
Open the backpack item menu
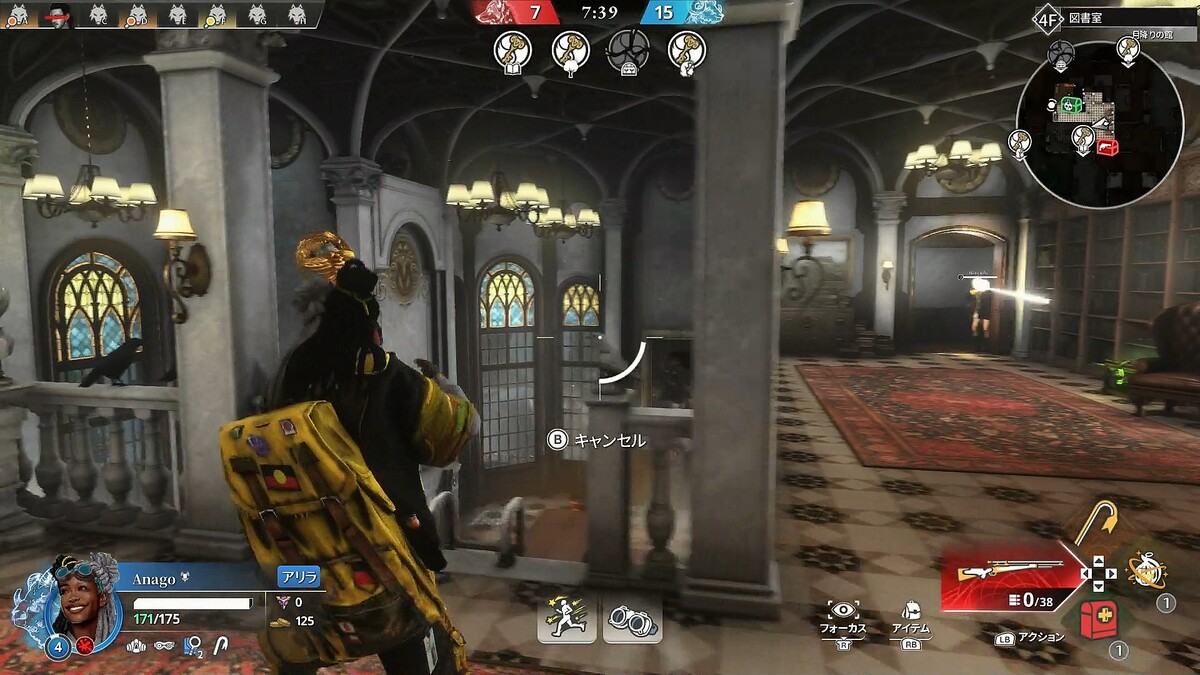(x=911, y=610)
